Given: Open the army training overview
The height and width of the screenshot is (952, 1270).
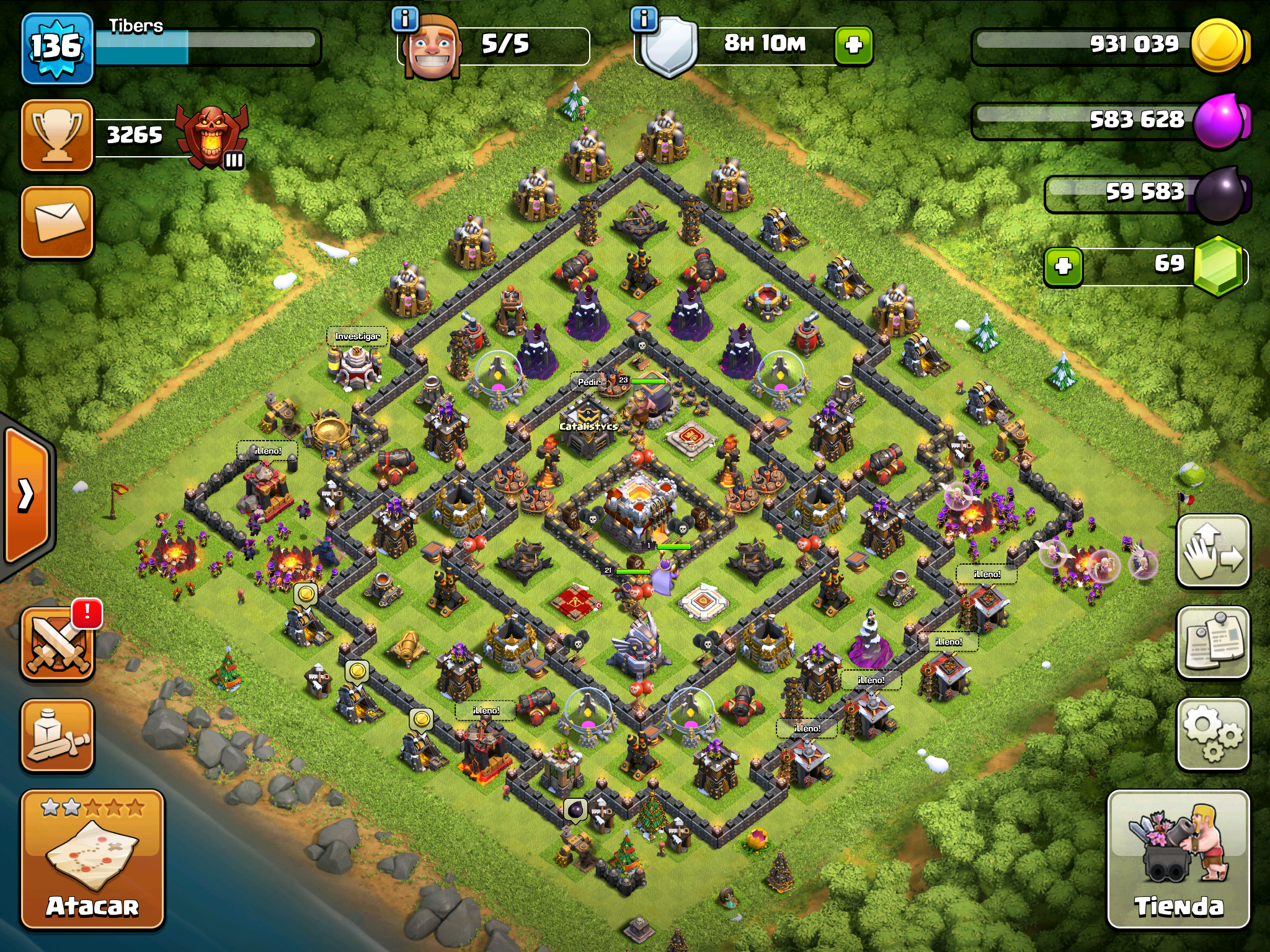Looking at the screenshot, I should [x=57, y=736].
